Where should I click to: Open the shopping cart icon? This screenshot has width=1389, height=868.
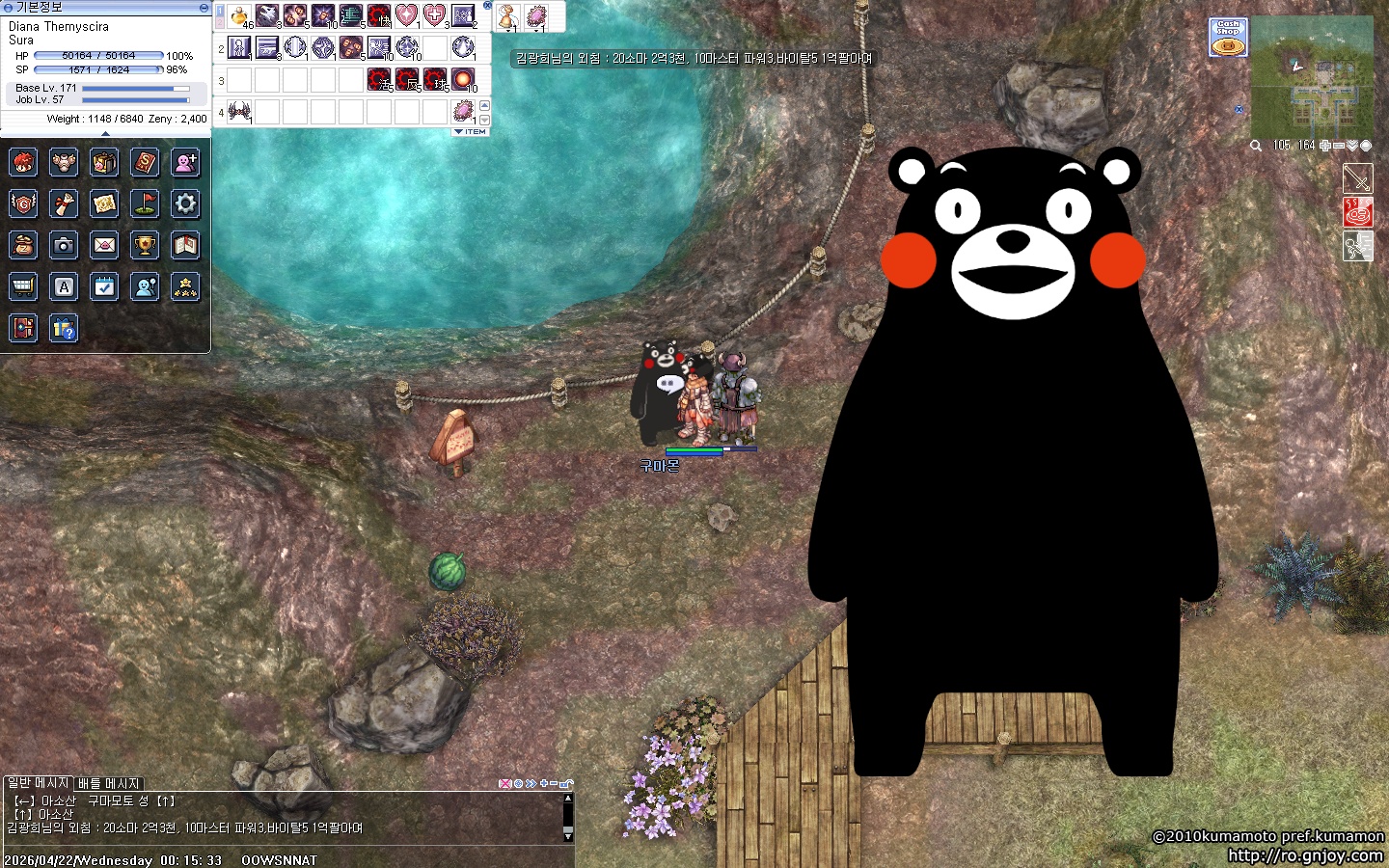23,286
